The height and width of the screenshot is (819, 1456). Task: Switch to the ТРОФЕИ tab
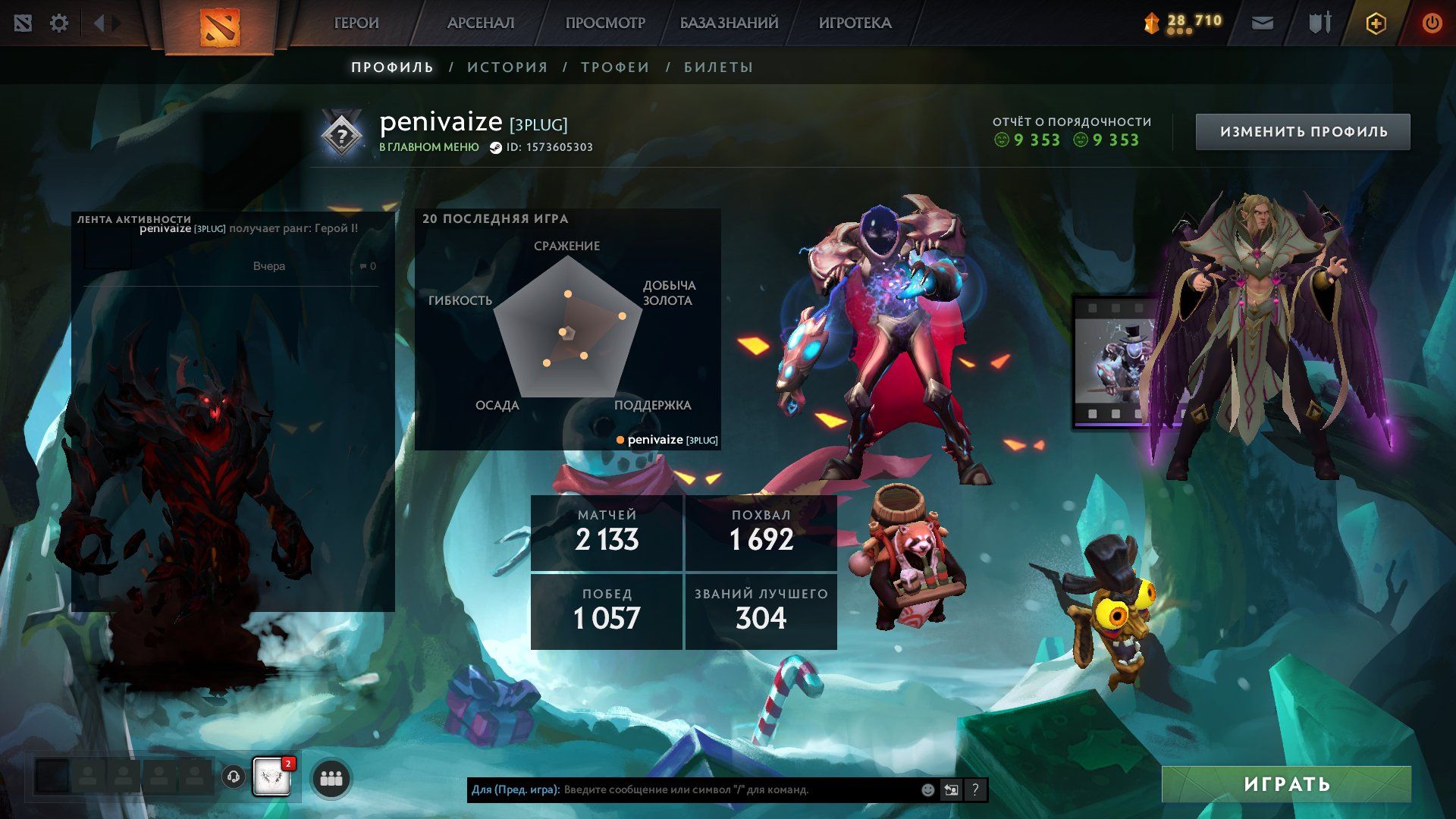615,67
